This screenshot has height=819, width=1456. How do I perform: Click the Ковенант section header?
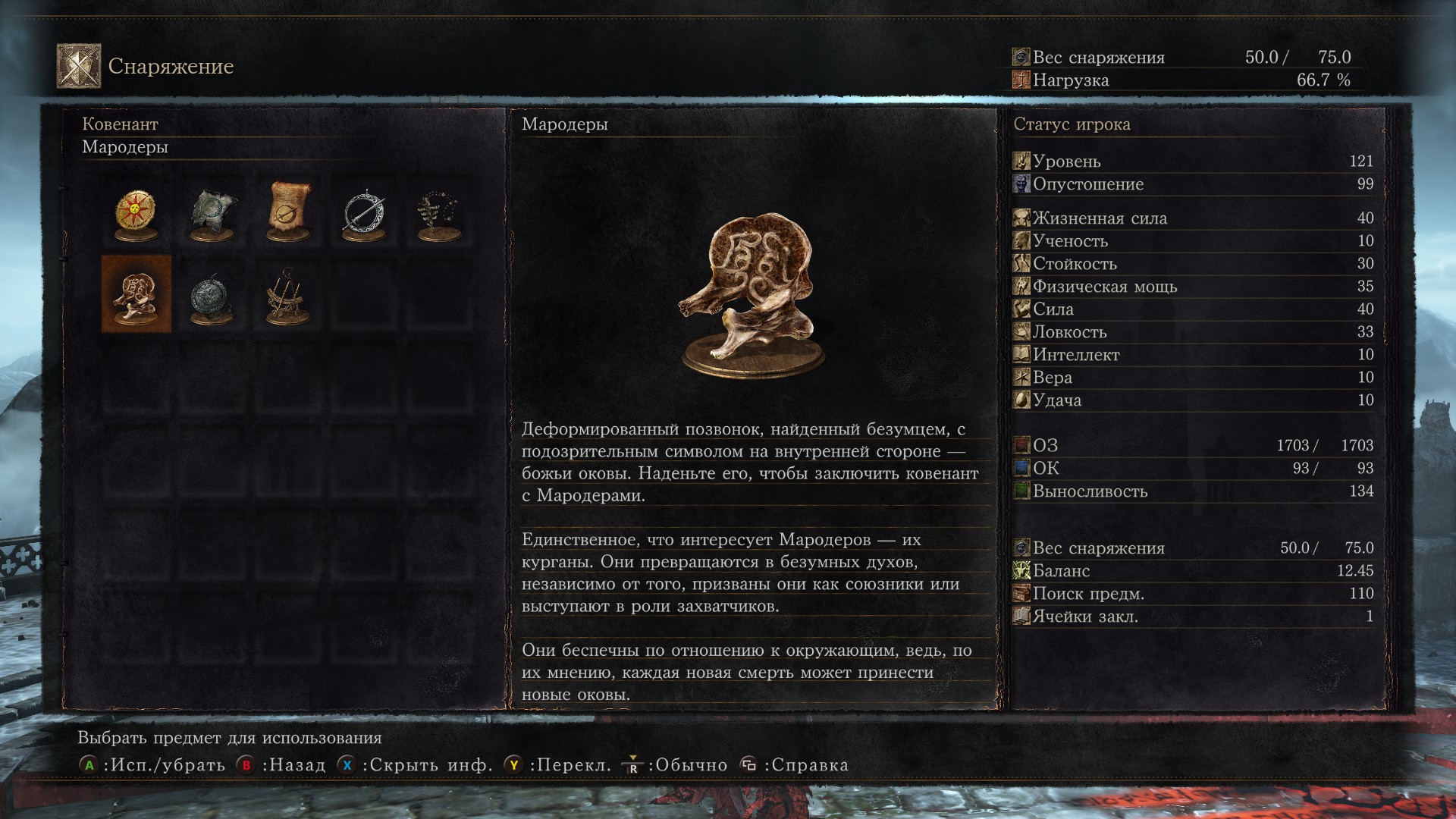click(118, 124)
